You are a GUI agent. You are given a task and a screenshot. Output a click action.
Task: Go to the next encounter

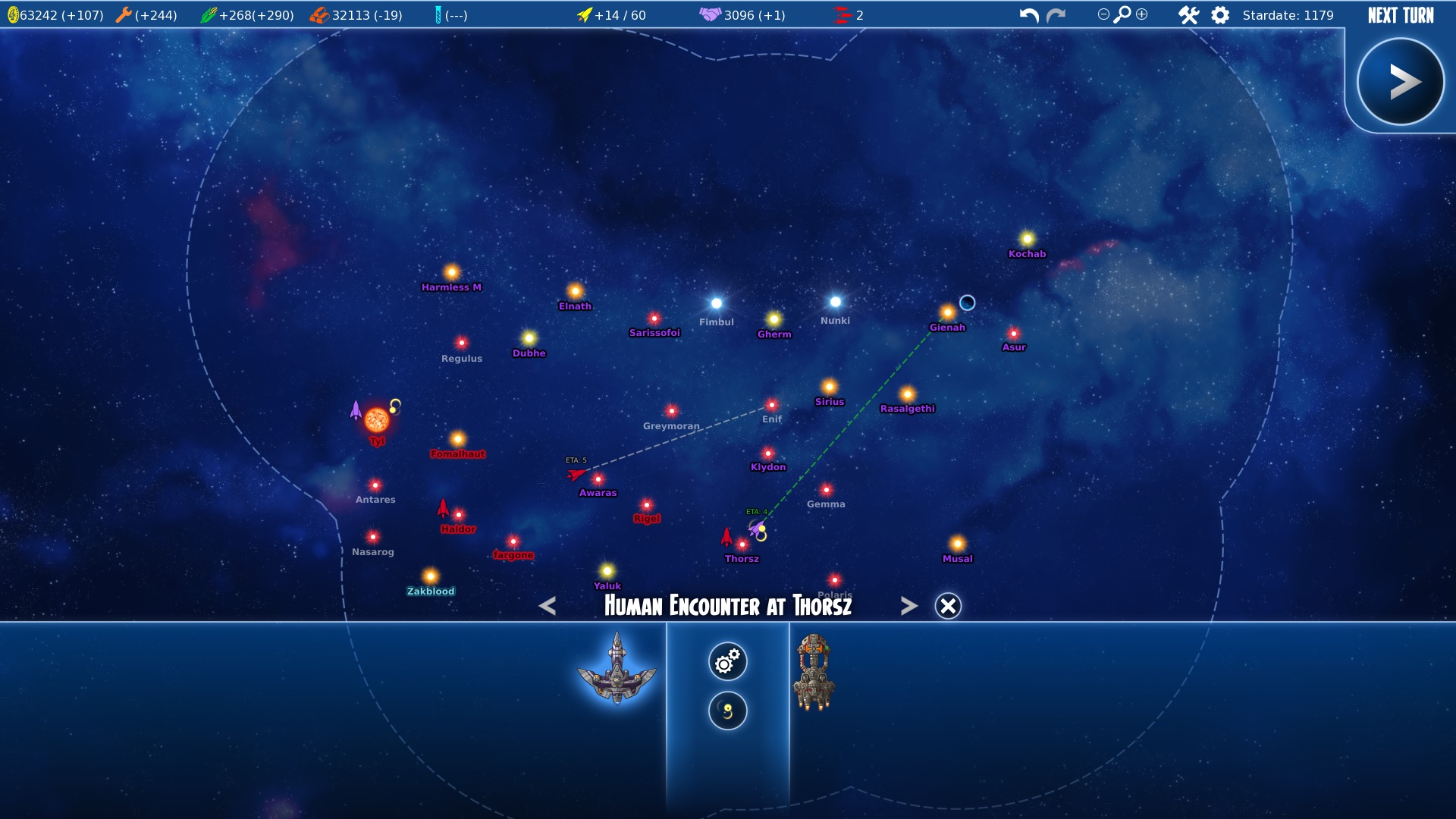[908, 606]
